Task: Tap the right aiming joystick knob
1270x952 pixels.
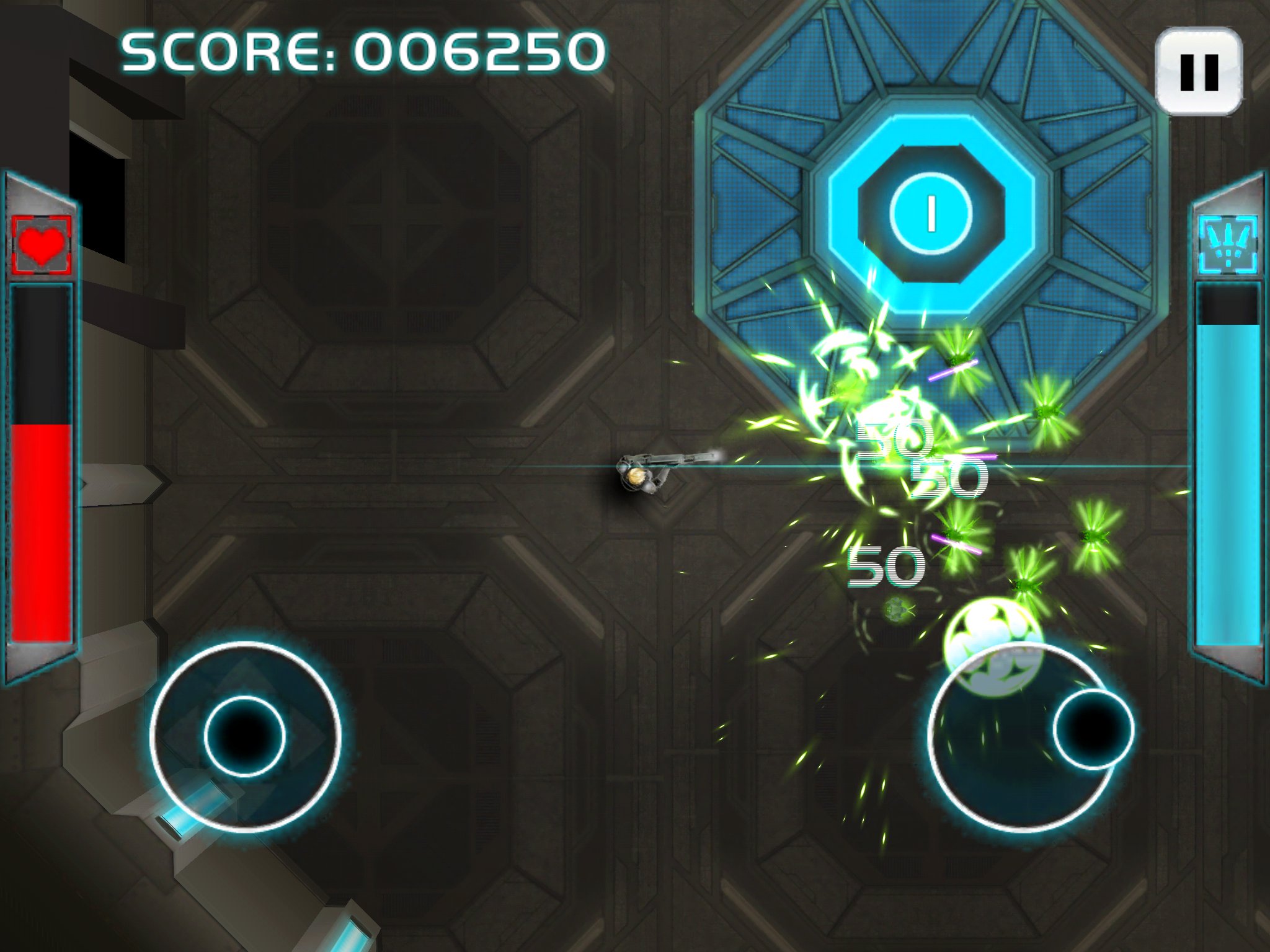Action: [x=1093, y=729]
